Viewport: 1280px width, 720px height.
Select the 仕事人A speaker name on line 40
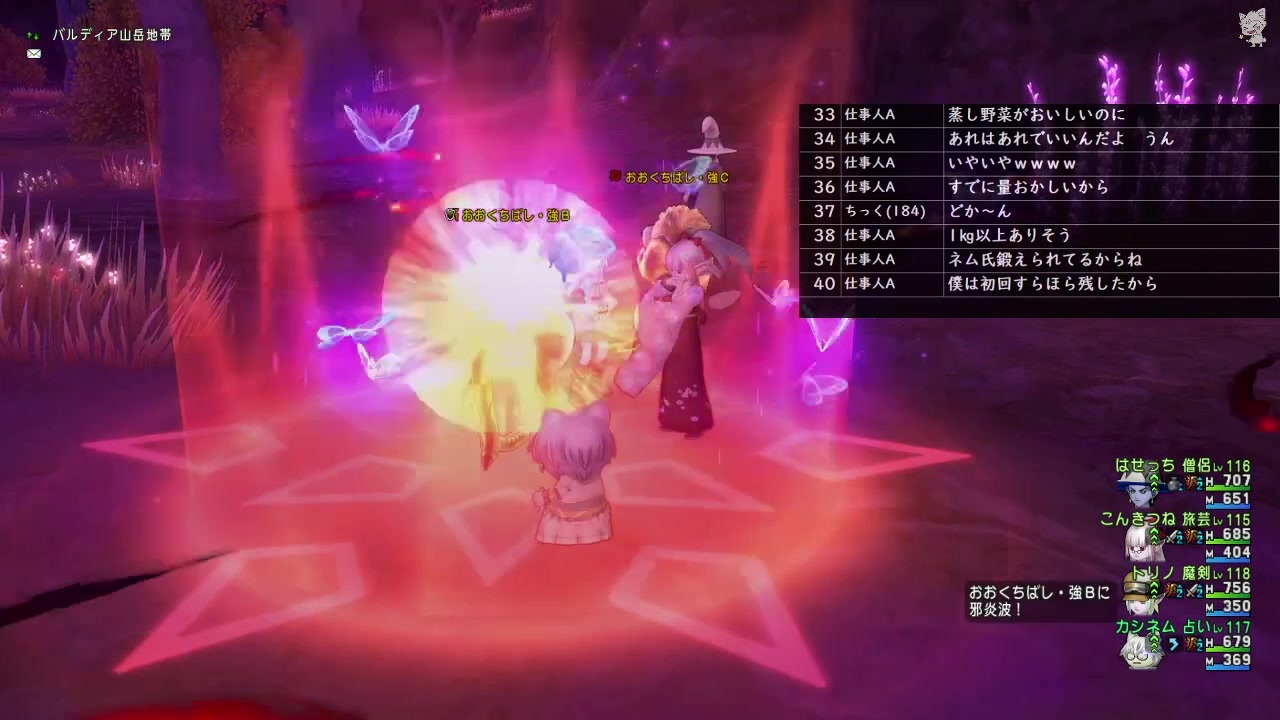(x=867, y=284)
